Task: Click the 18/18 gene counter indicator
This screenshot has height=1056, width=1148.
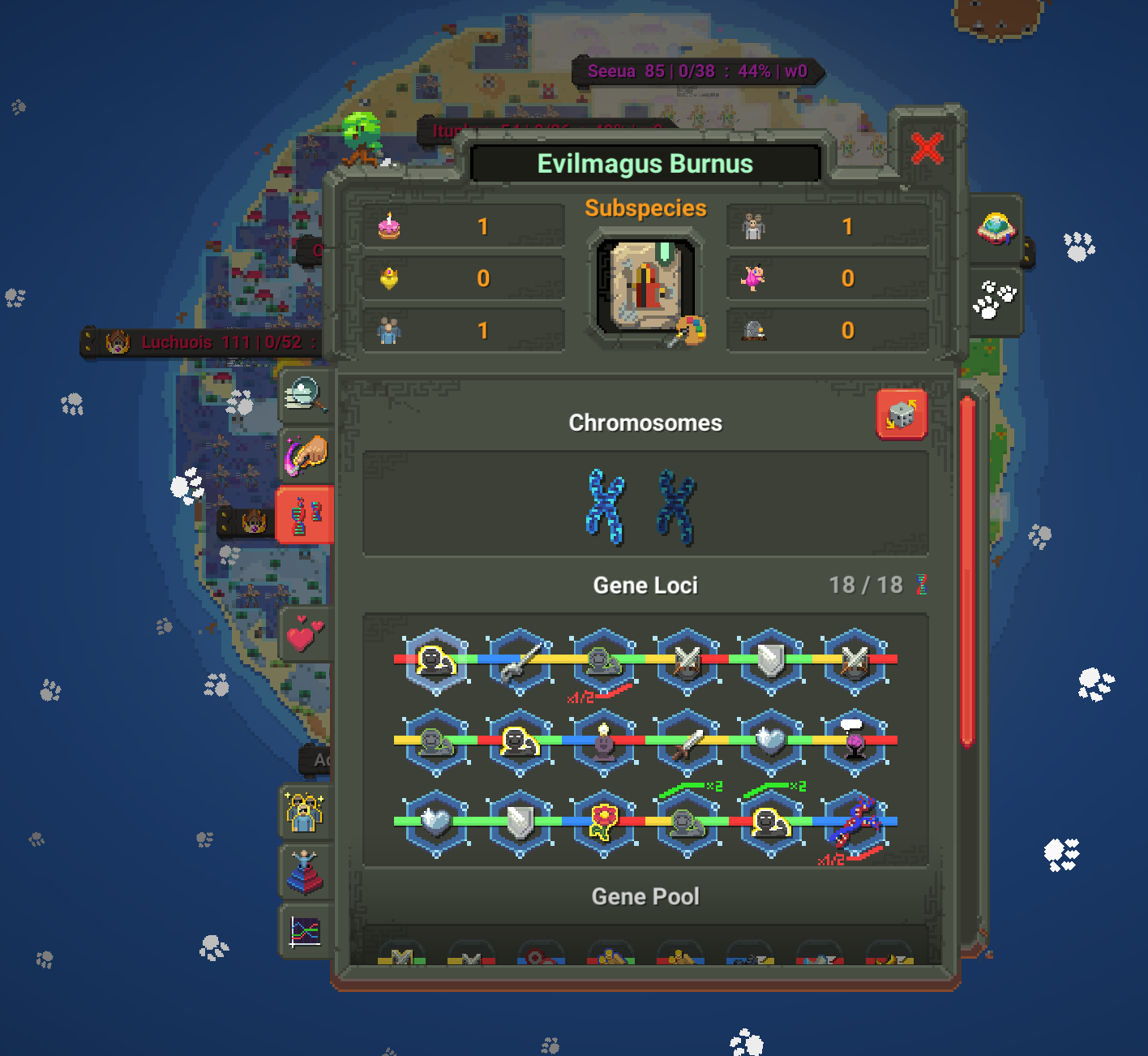Action: pyautogui.click(x=867, y=585)
